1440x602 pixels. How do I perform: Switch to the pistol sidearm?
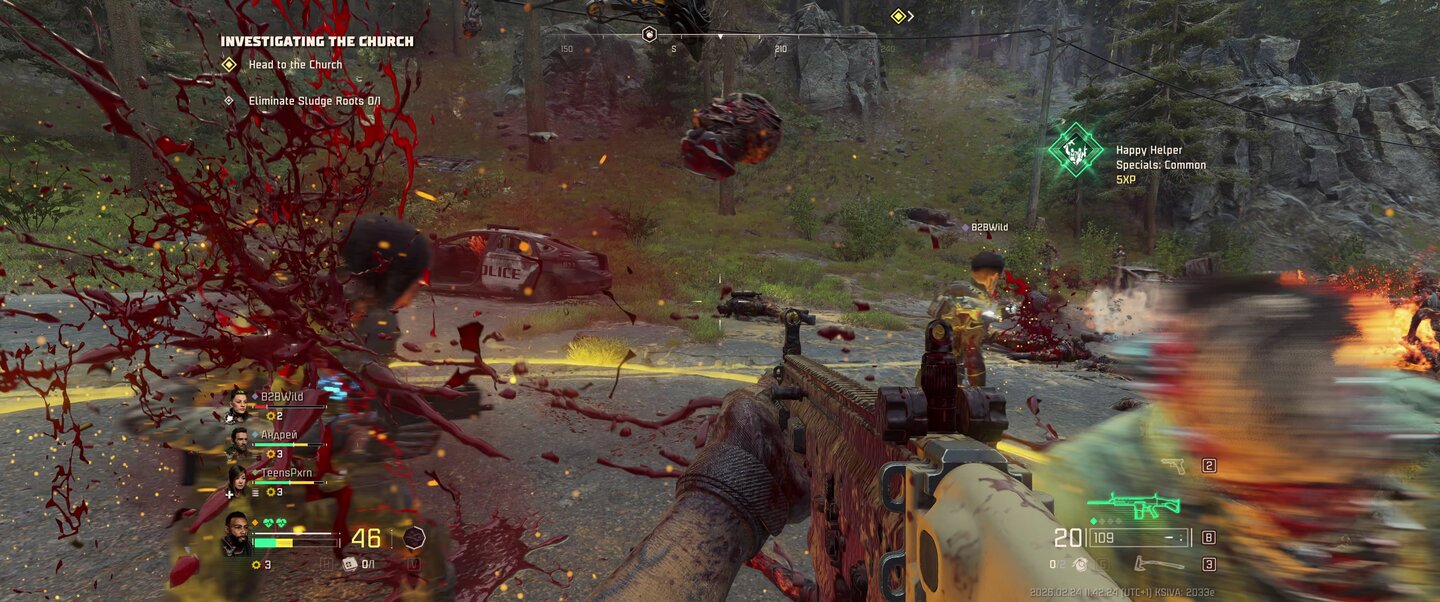(1174, 465)
